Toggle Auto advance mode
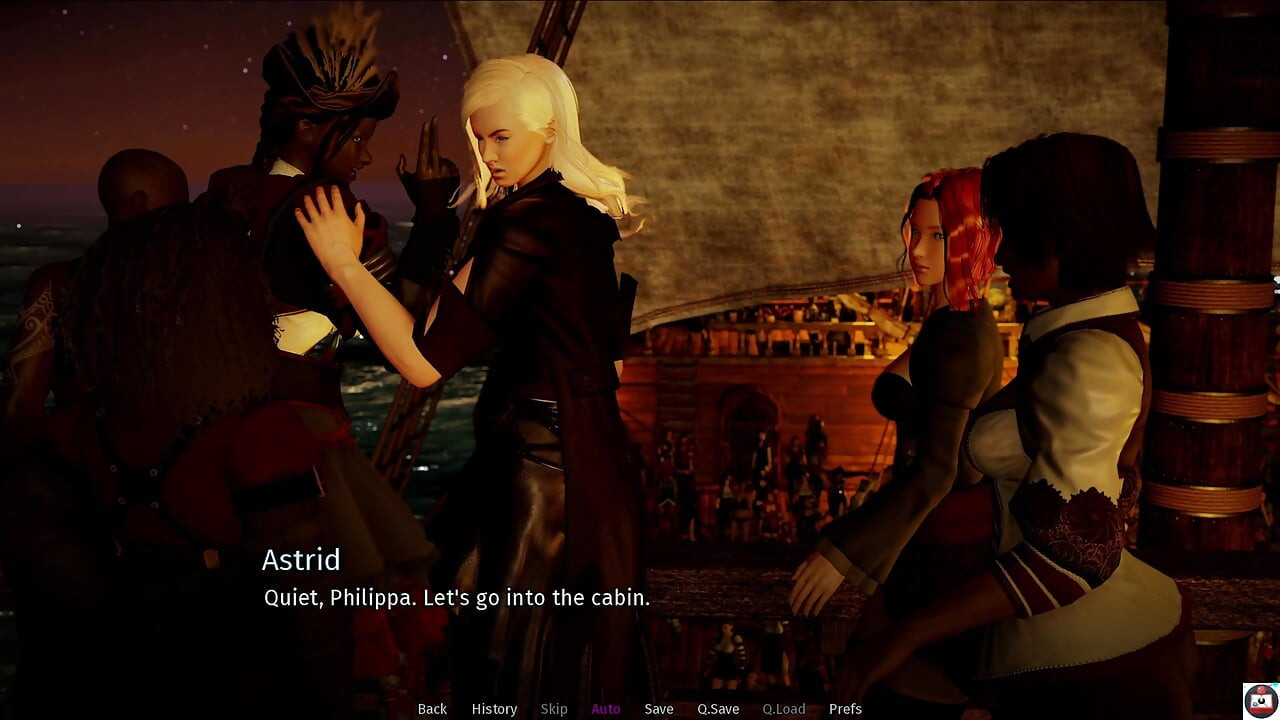 point(606,709)
